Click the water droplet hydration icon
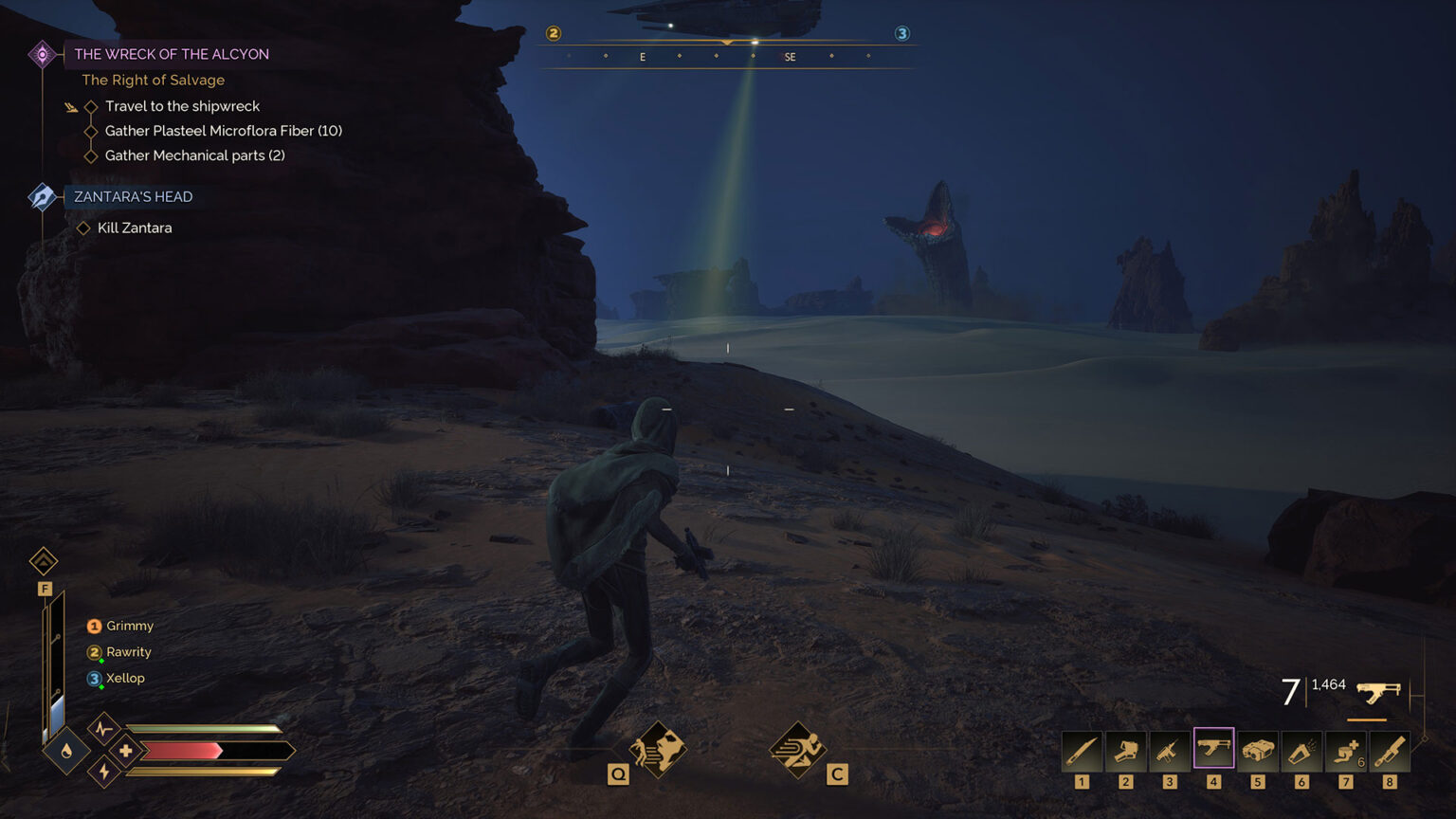 (66, 751)
